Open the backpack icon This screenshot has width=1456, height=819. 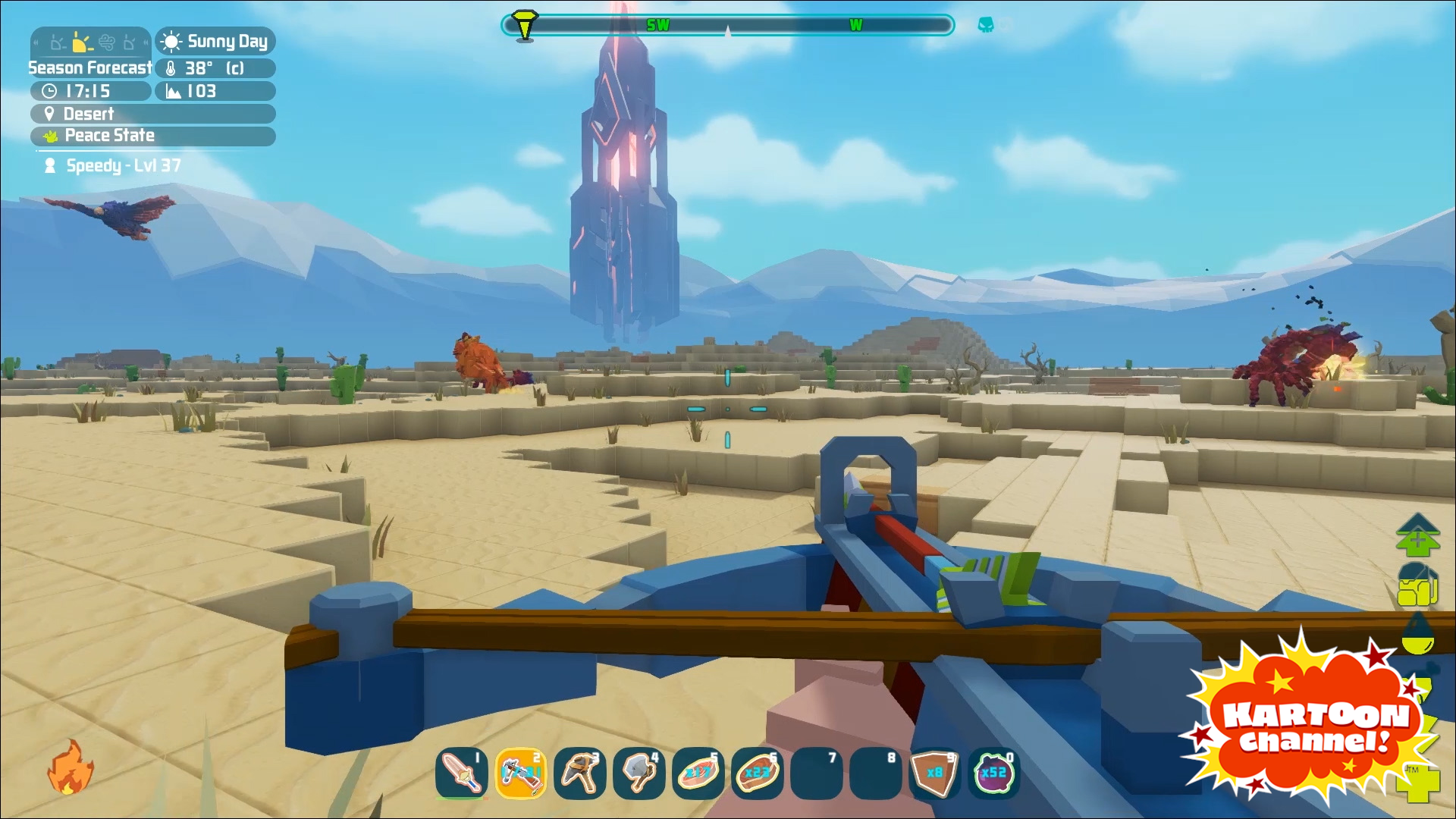(1417, 585)
